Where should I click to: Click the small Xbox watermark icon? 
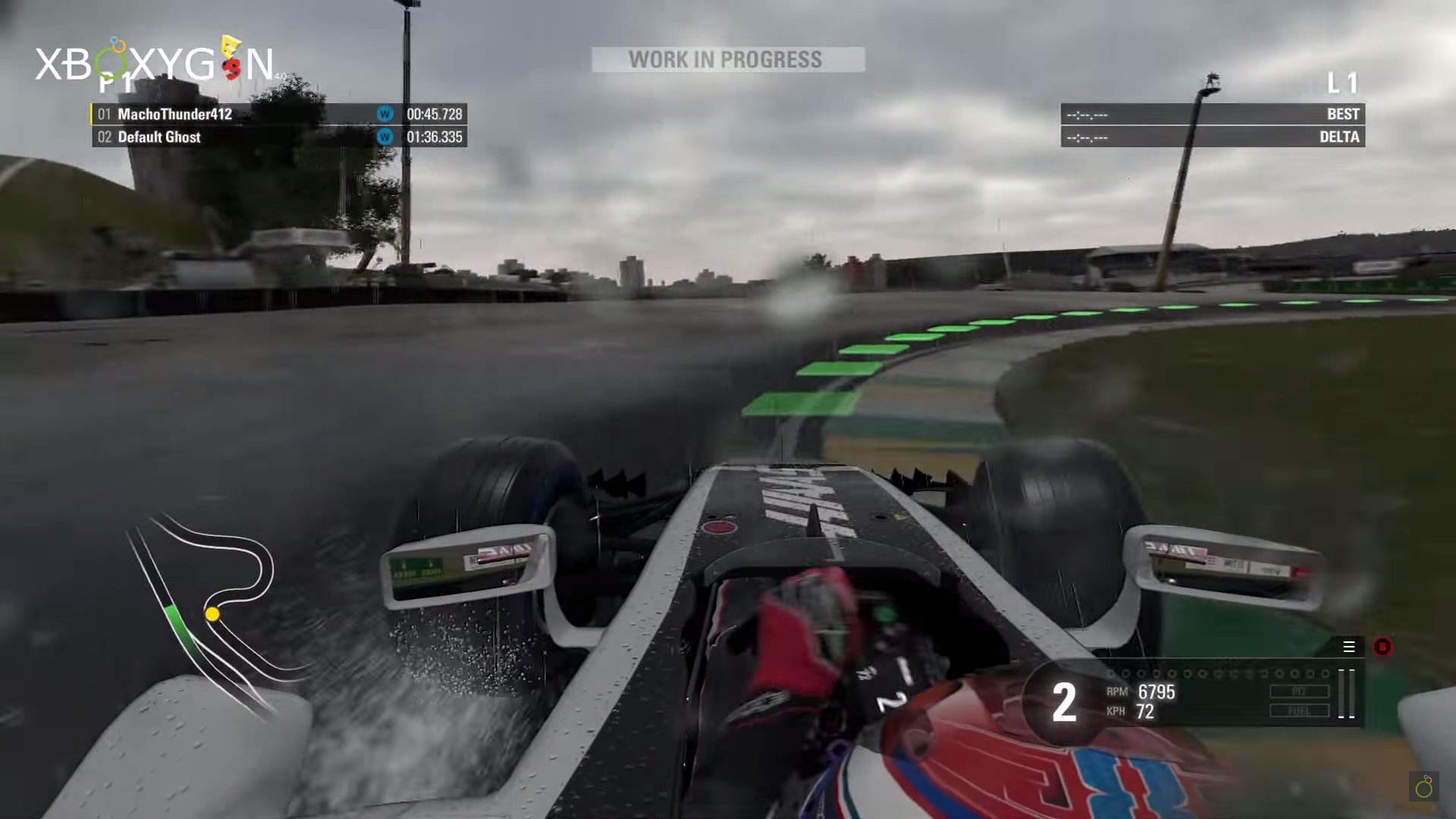pyautogui.click(x=1424, y=787)
